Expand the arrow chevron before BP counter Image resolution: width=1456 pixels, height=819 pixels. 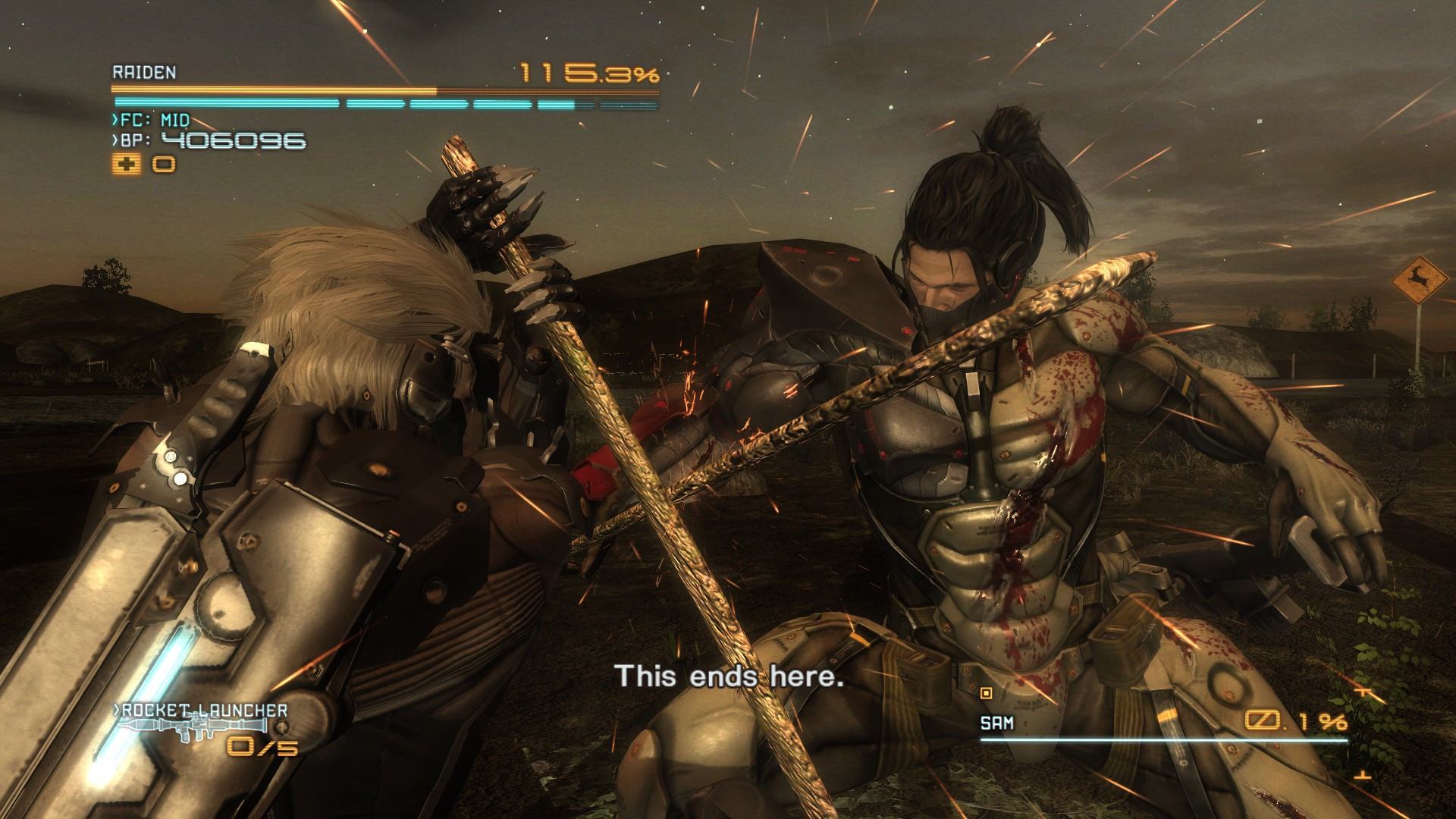click(114, 140)
